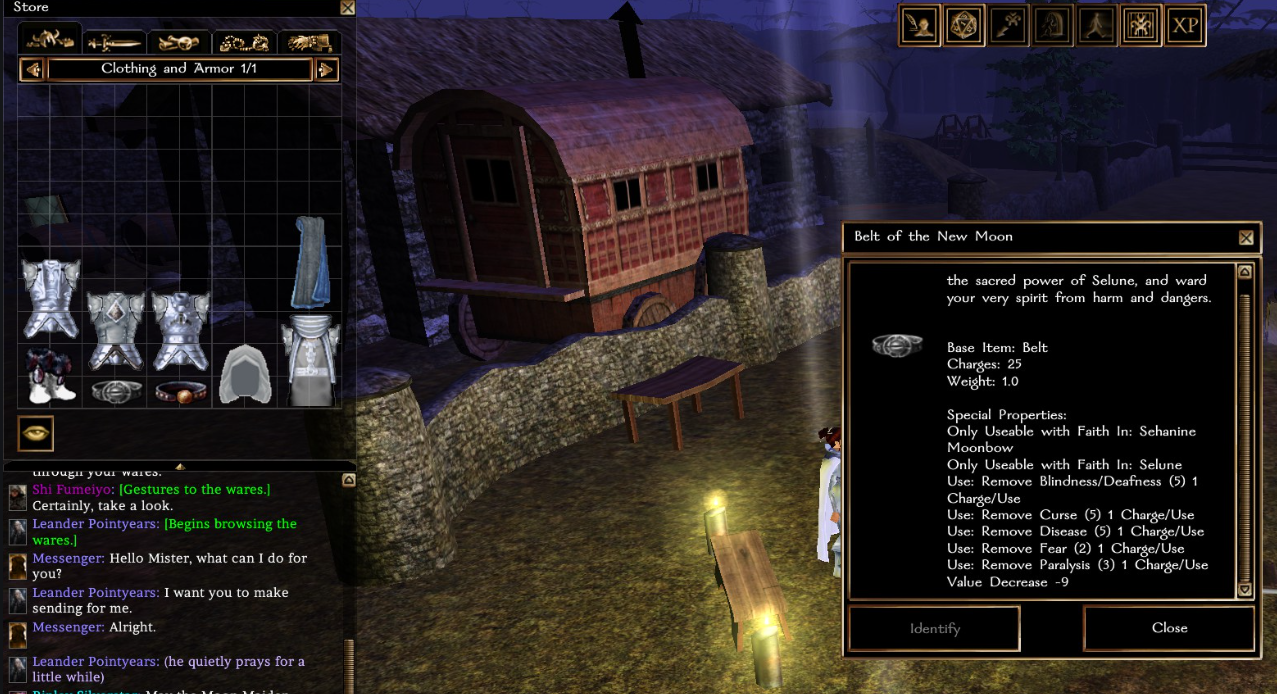Click the quill and character portrait icon
The width and height of the screenshot is (1277, 694).
(920, 26)
